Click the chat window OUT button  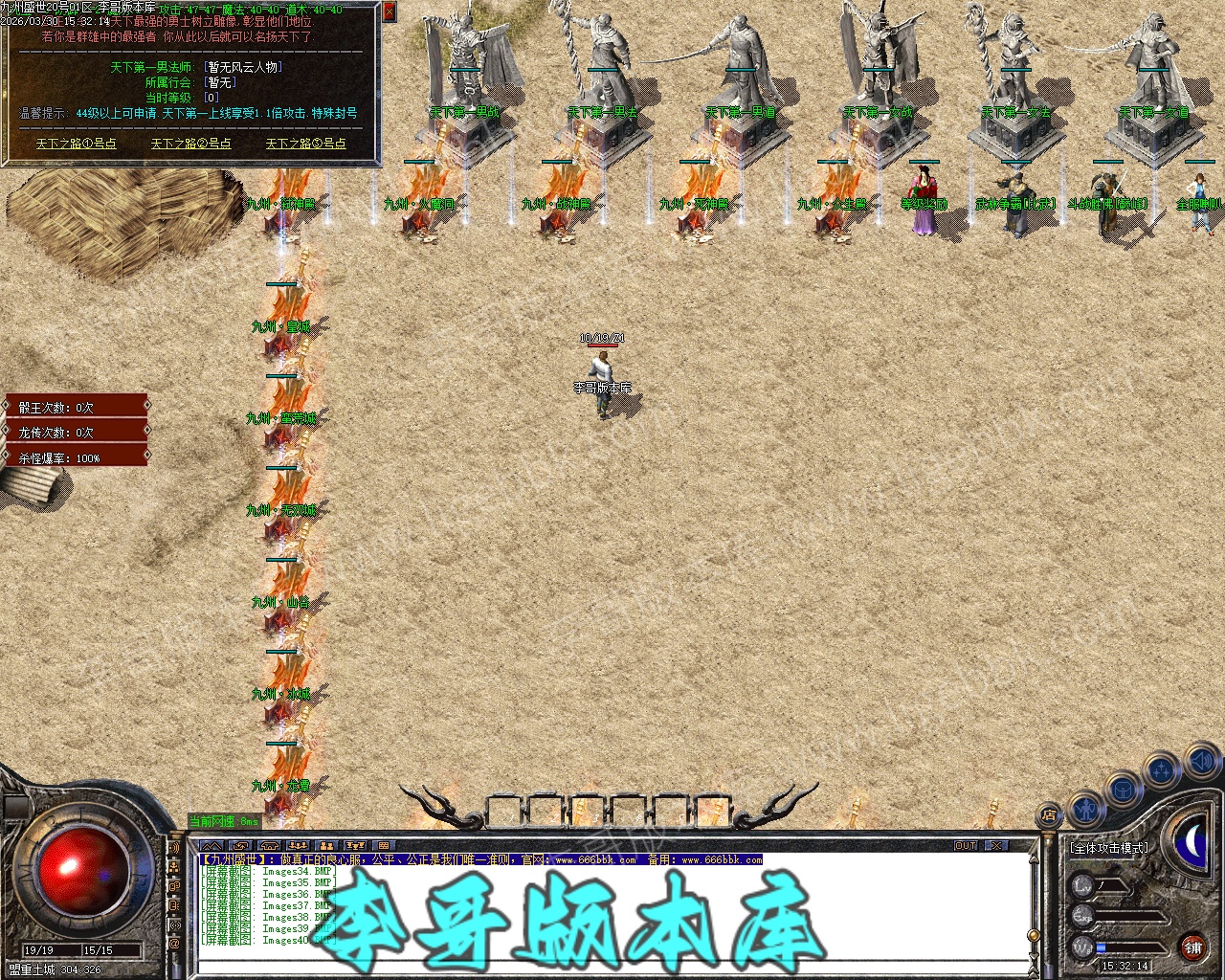[966, 846]
